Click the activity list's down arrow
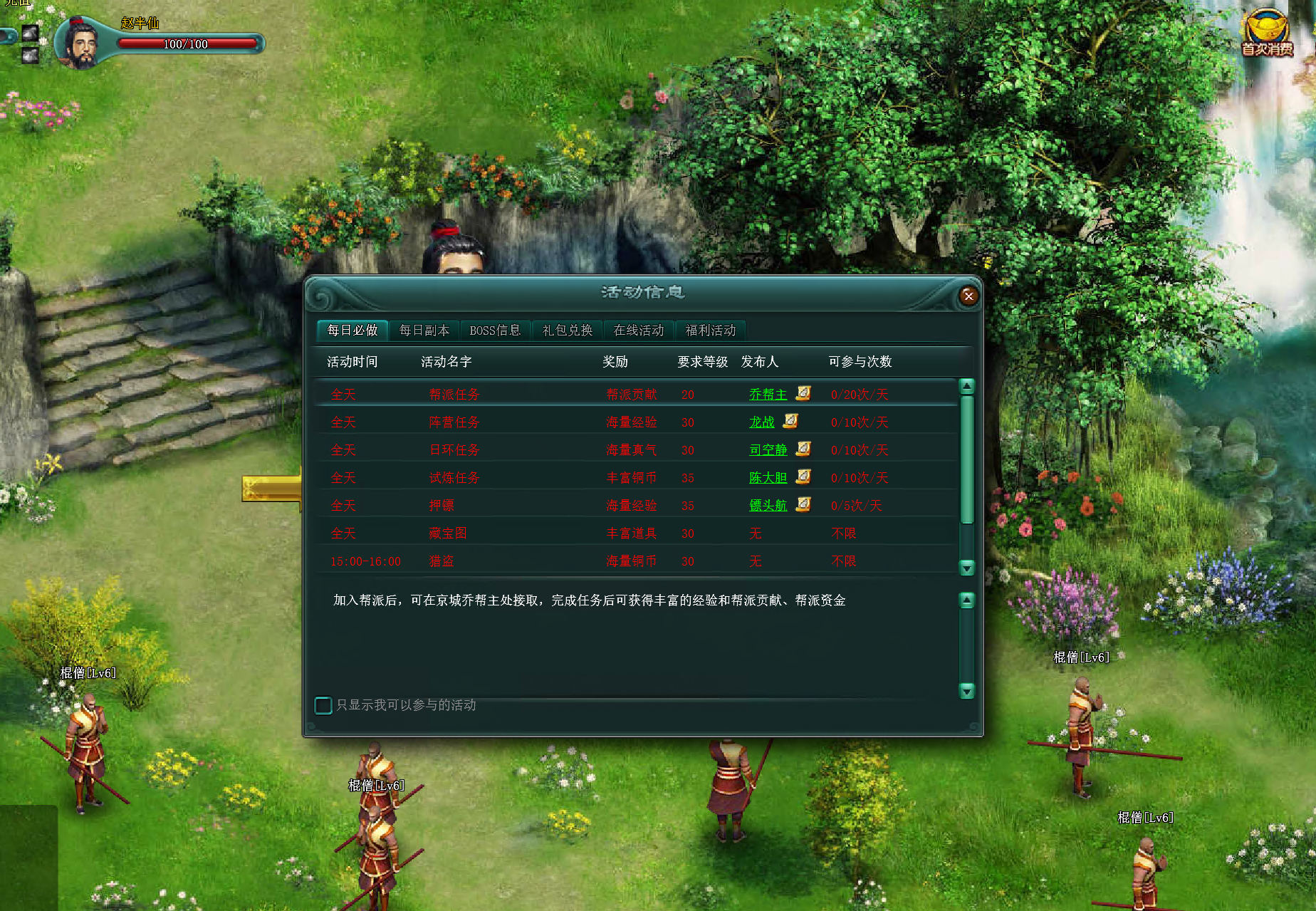 [x=966, y=568]
